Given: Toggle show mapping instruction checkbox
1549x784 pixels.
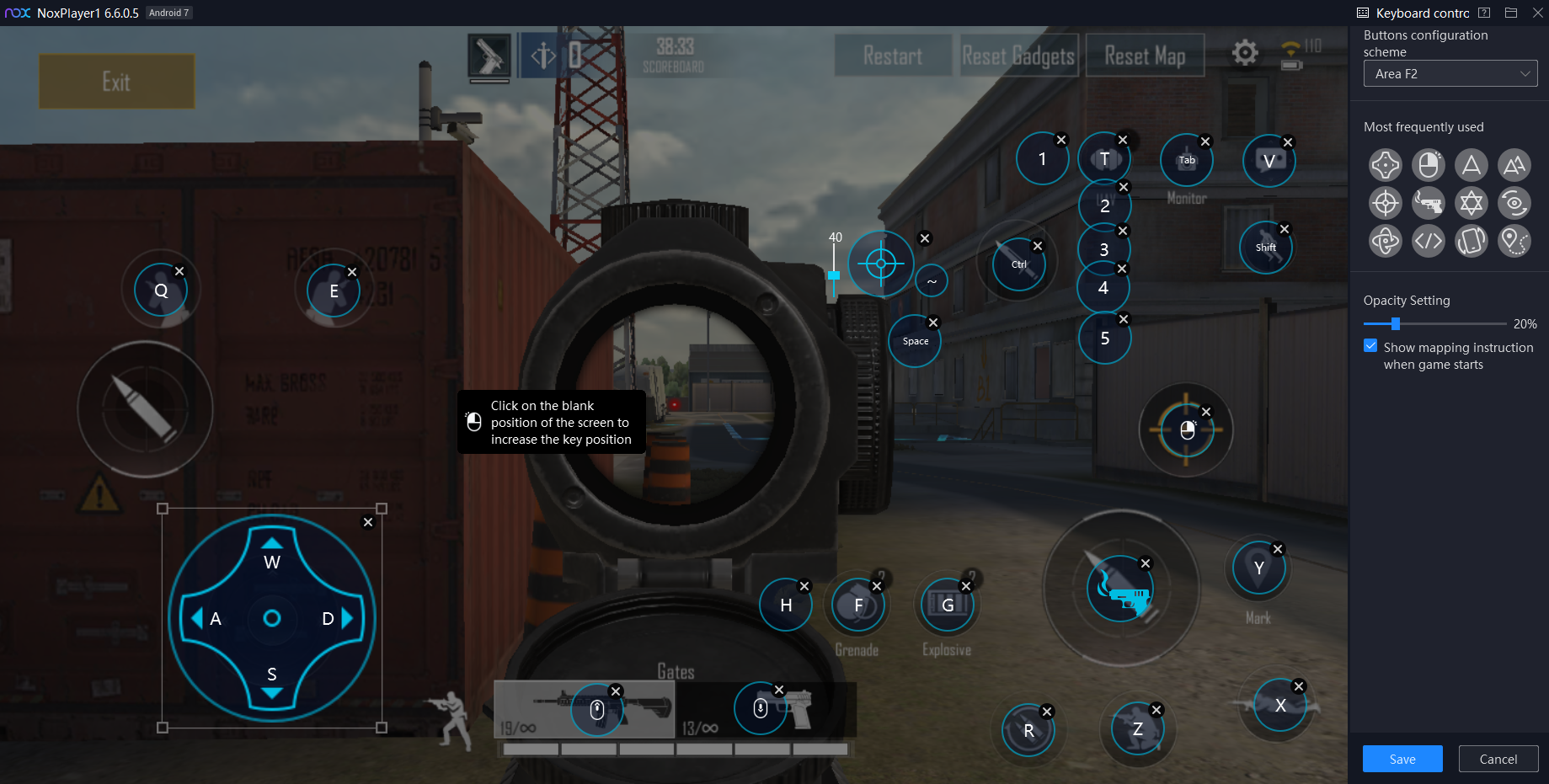Looking at the screenshot, I should pos(1371,346).
